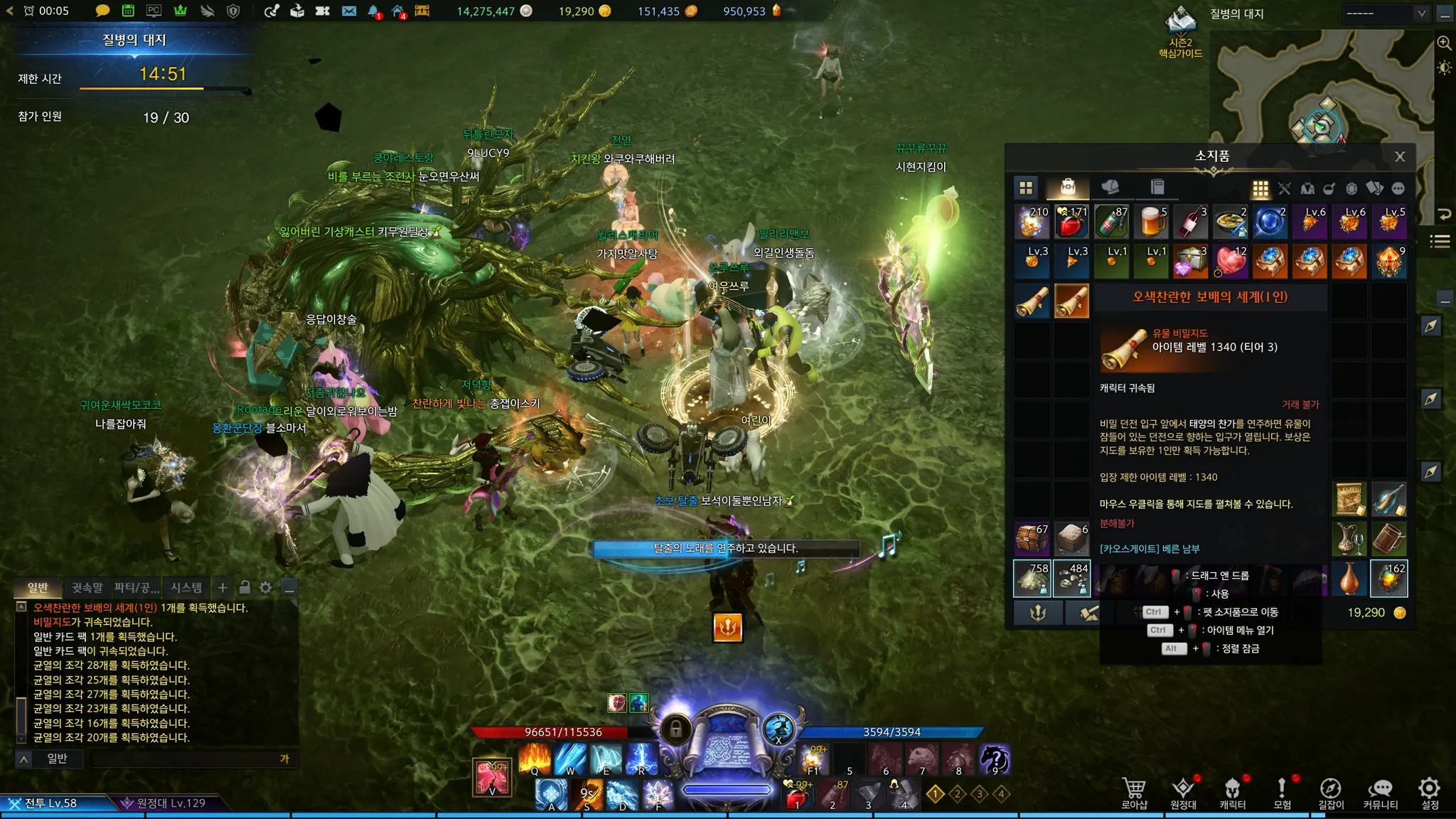
Task: Click the minimap magnifier zoom button
Action: (1444, 43)
